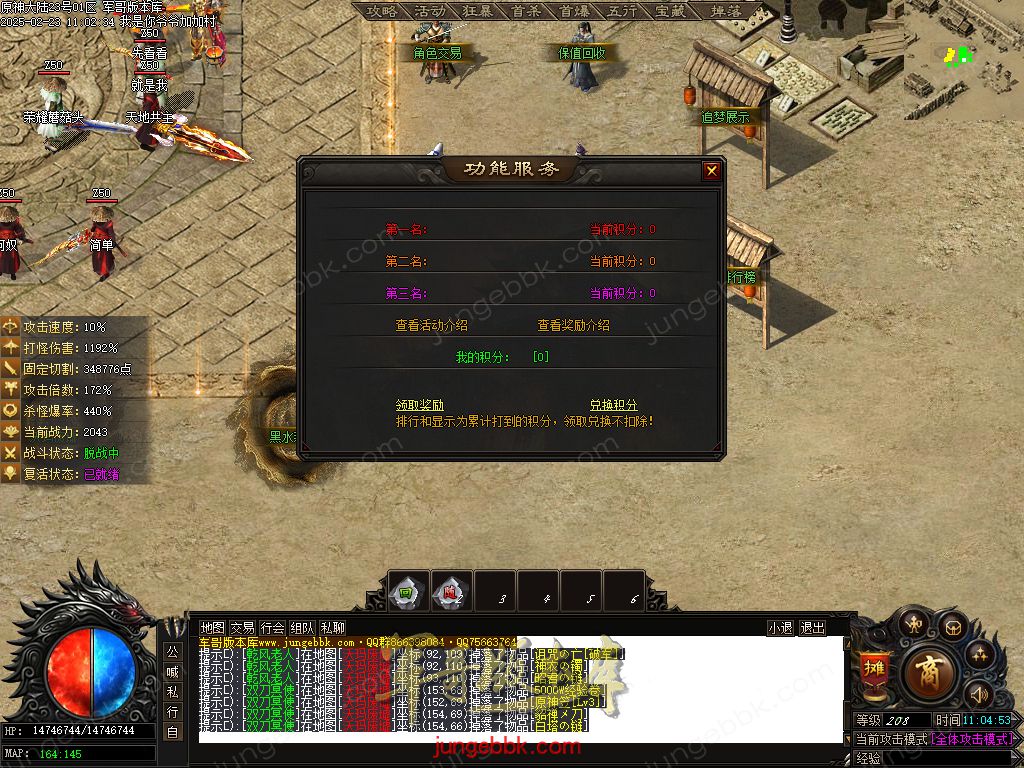Viewport: 1024px width, 768px height.
Task: Use the green 回 stone hotbar slot
Action: (x=407, y=590)
